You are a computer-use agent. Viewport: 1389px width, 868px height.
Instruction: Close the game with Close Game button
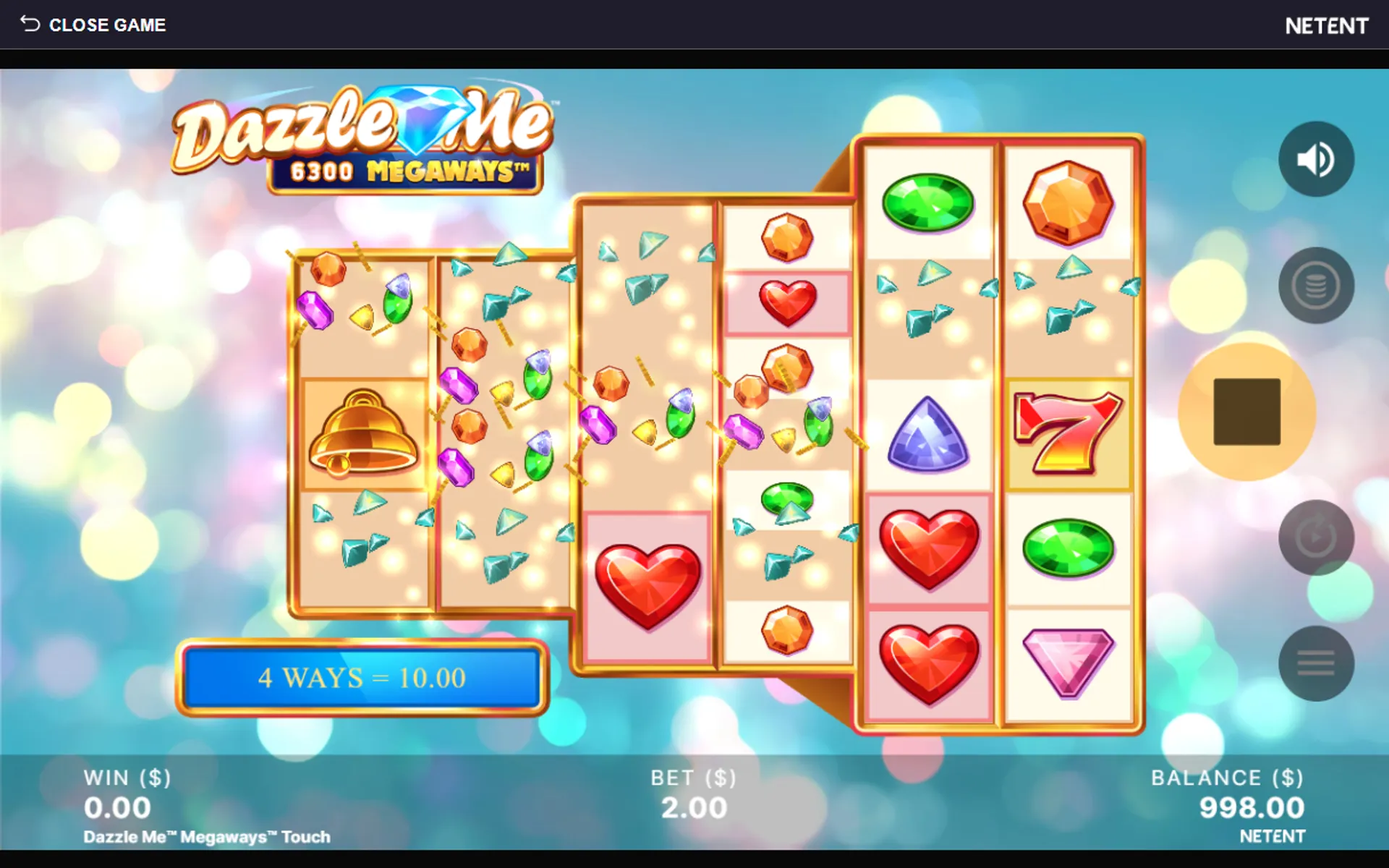[93, 25]
